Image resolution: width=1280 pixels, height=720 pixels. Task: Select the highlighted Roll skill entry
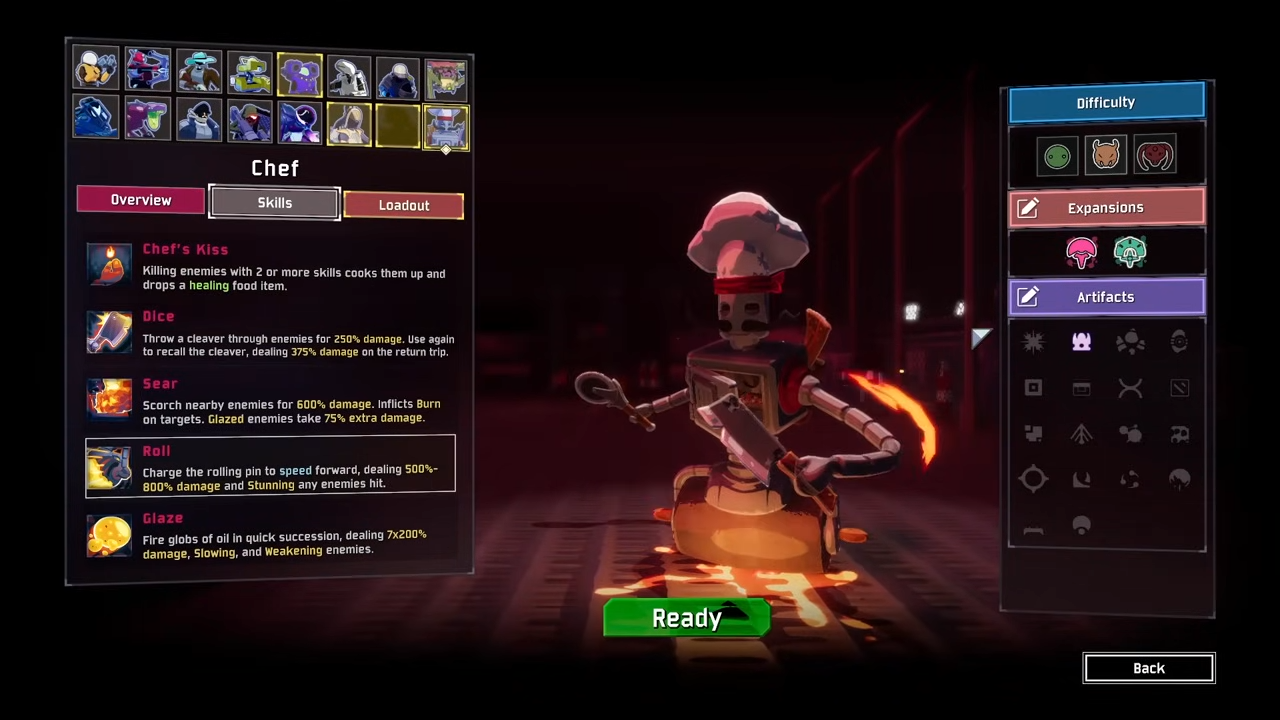[270, 466]
